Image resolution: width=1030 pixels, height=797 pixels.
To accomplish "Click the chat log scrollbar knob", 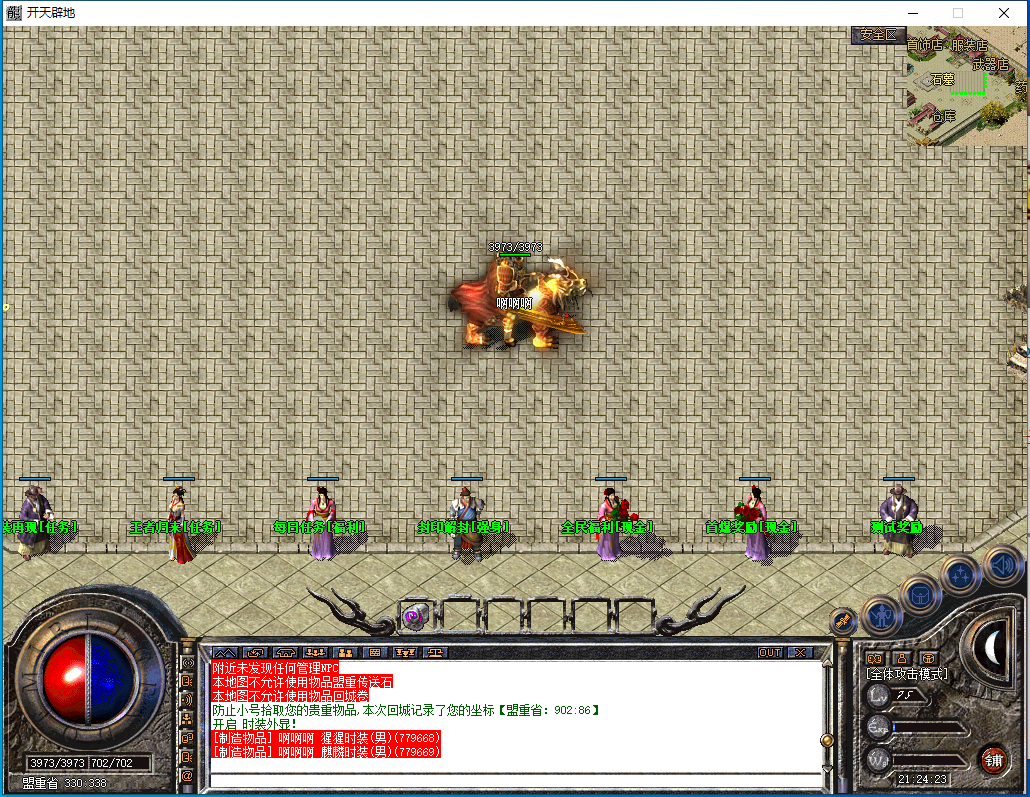I will pyautogui.click(x=826, y=740).
